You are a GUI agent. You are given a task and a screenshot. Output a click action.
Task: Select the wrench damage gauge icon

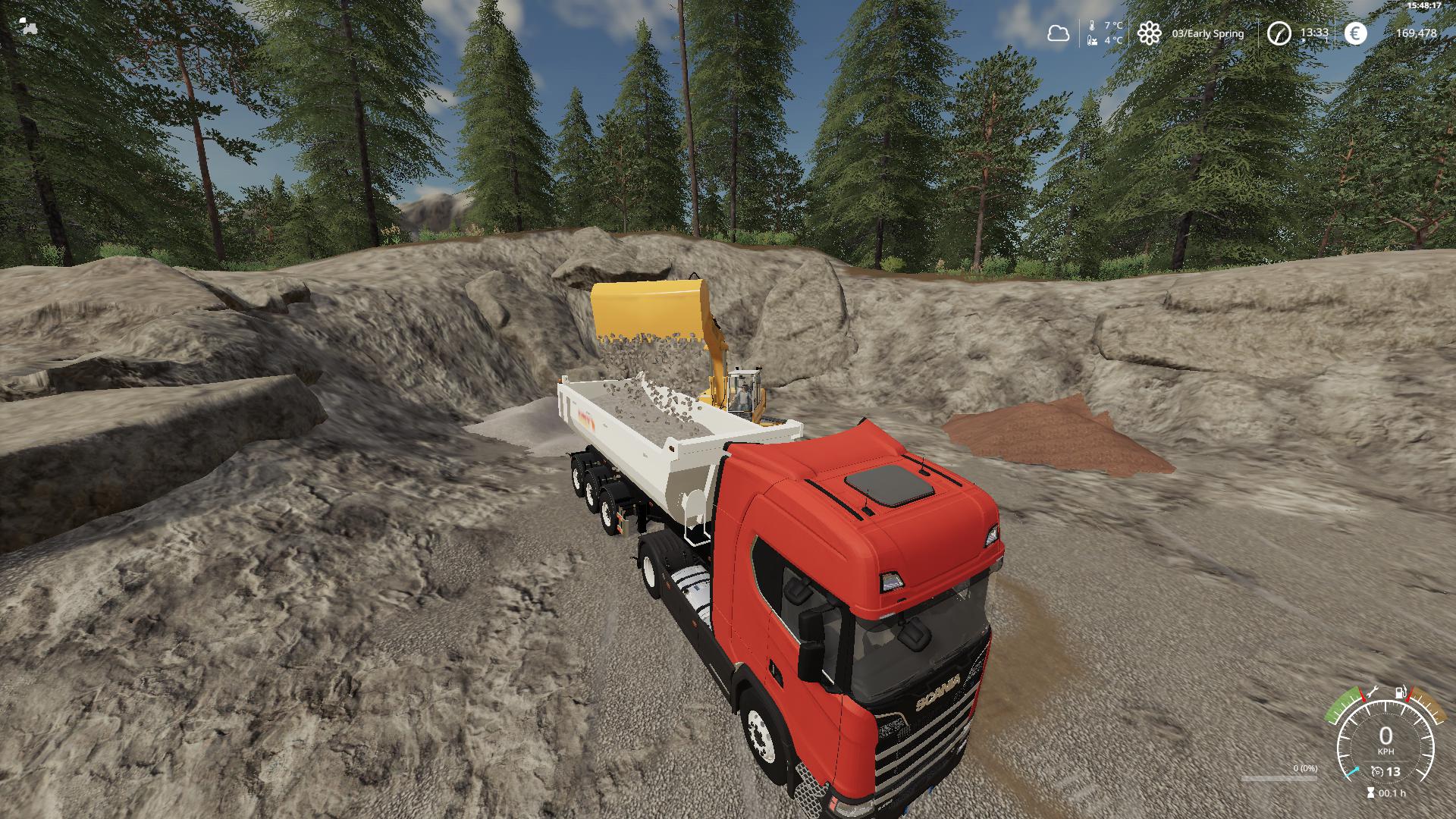pos(1372,693)
